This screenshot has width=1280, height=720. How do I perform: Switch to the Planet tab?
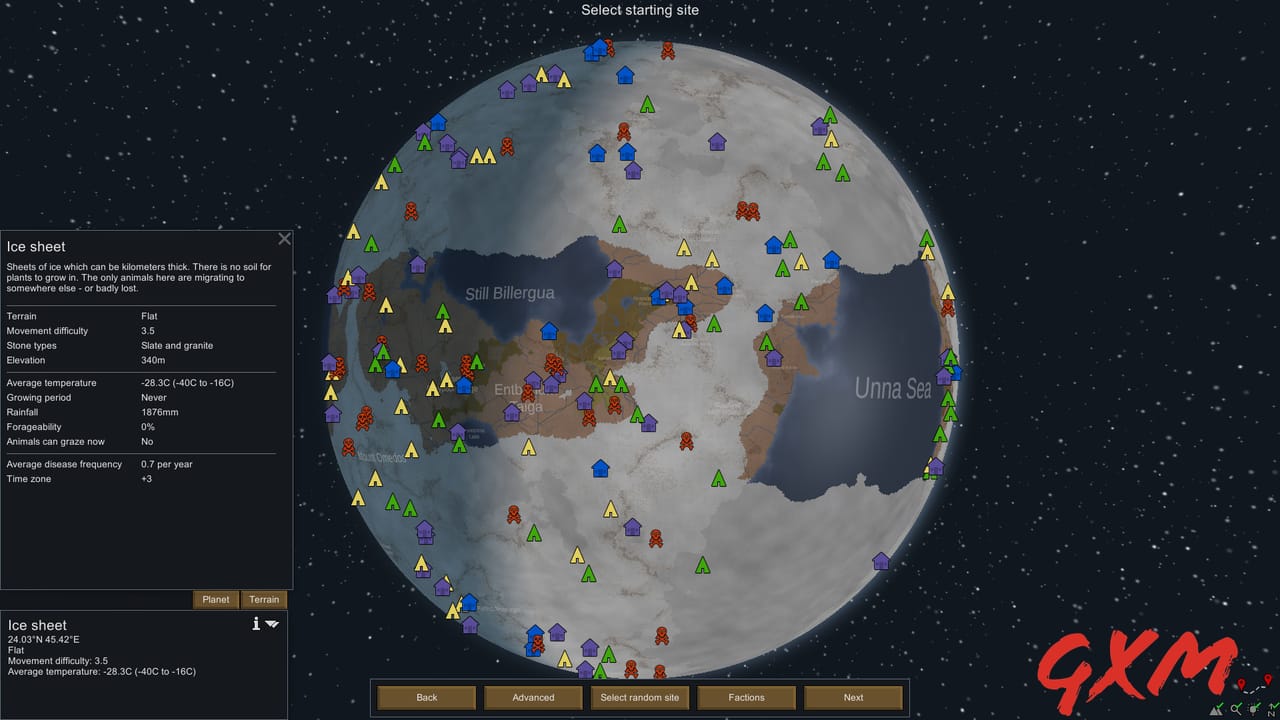click(x=215, y=599)
